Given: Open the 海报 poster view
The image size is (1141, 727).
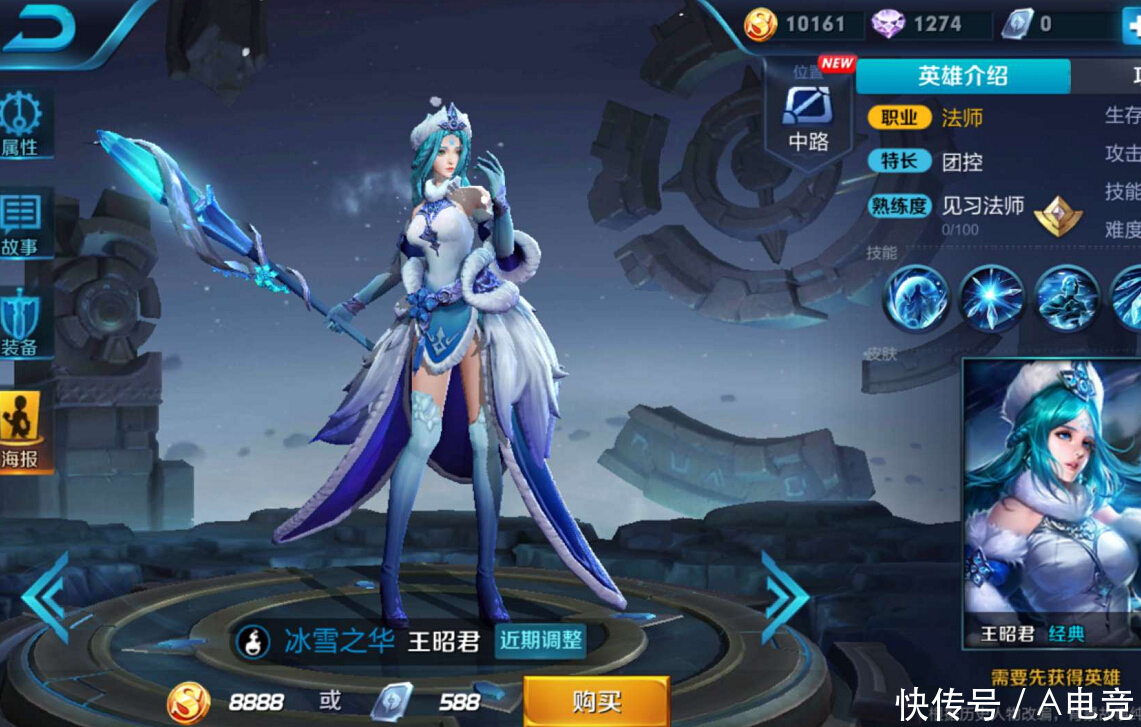Looking at the screenshot, I should (x=20, y=432).
